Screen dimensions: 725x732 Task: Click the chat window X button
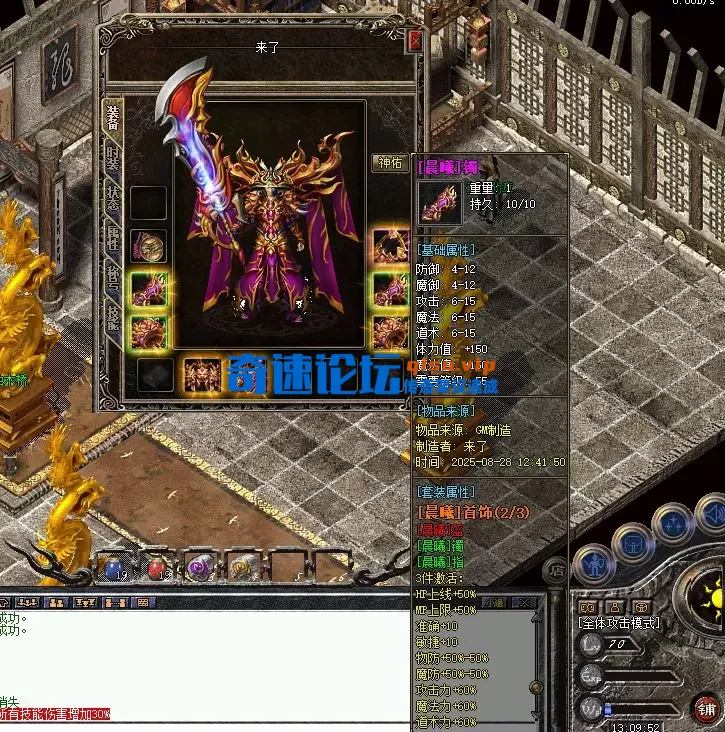[522, 603]
